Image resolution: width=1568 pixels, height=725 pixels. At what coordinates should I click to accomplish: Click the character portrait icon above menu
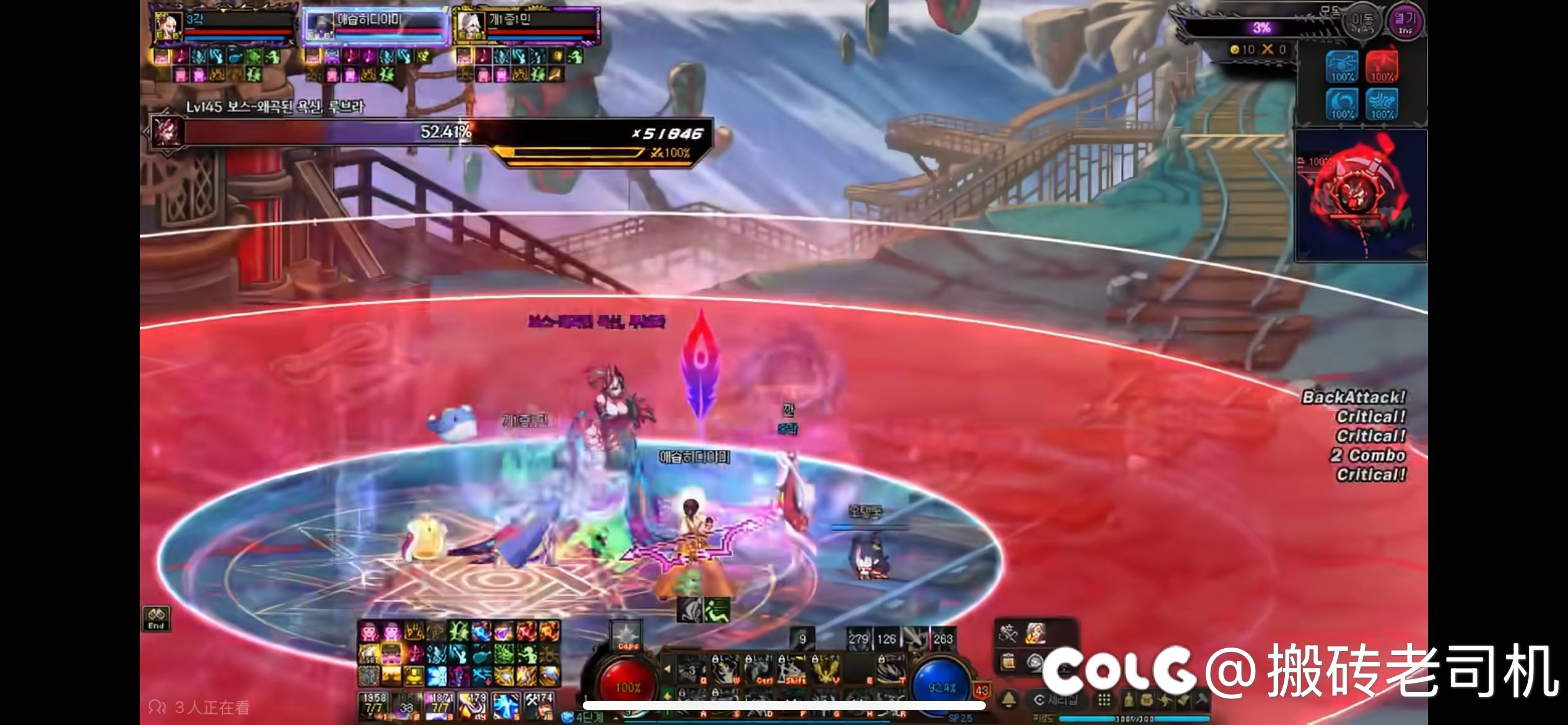tap(1035, 633)
